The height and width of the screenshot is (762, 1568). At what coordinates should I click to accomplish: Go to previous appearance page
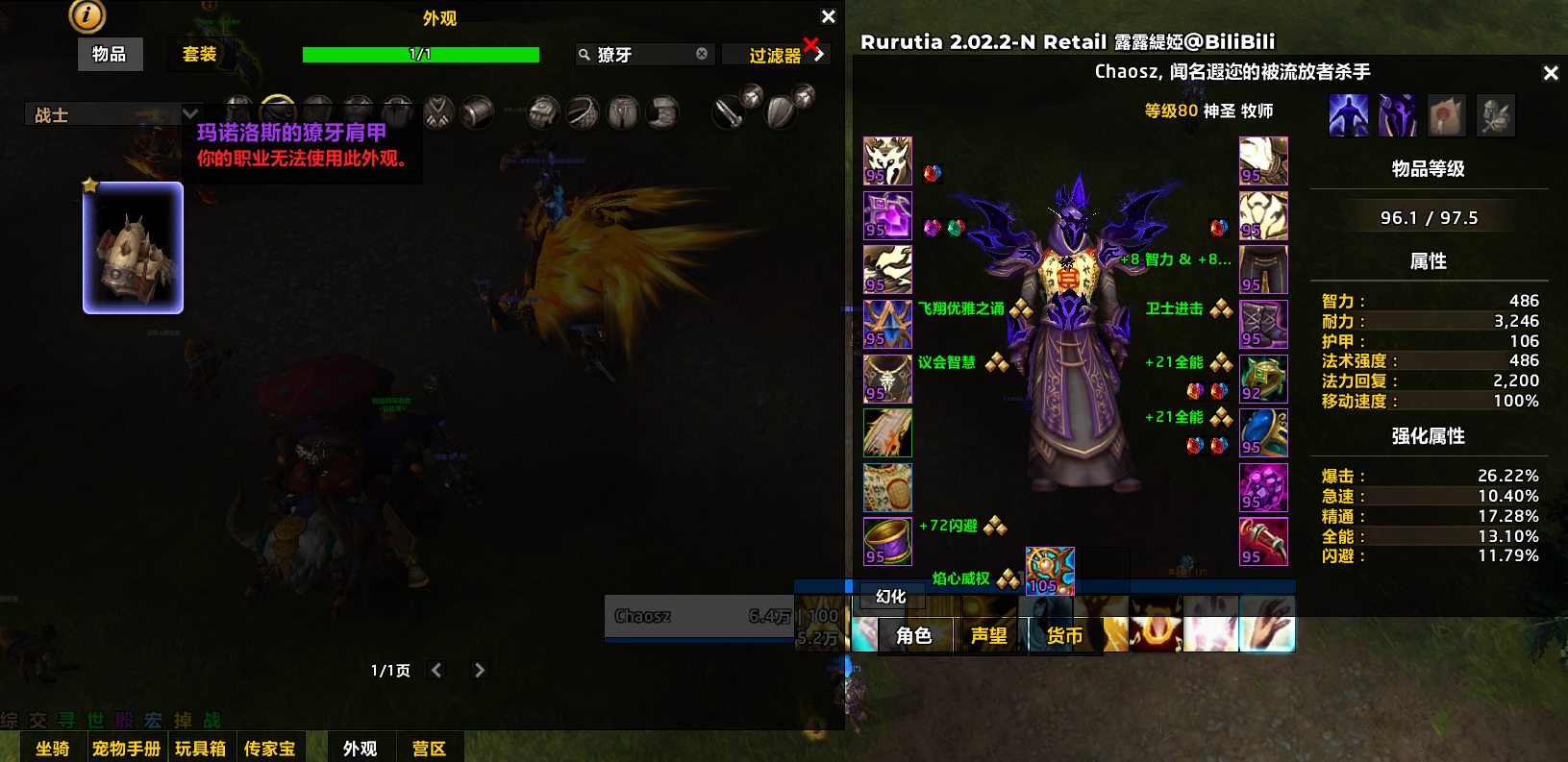point(436,670)
